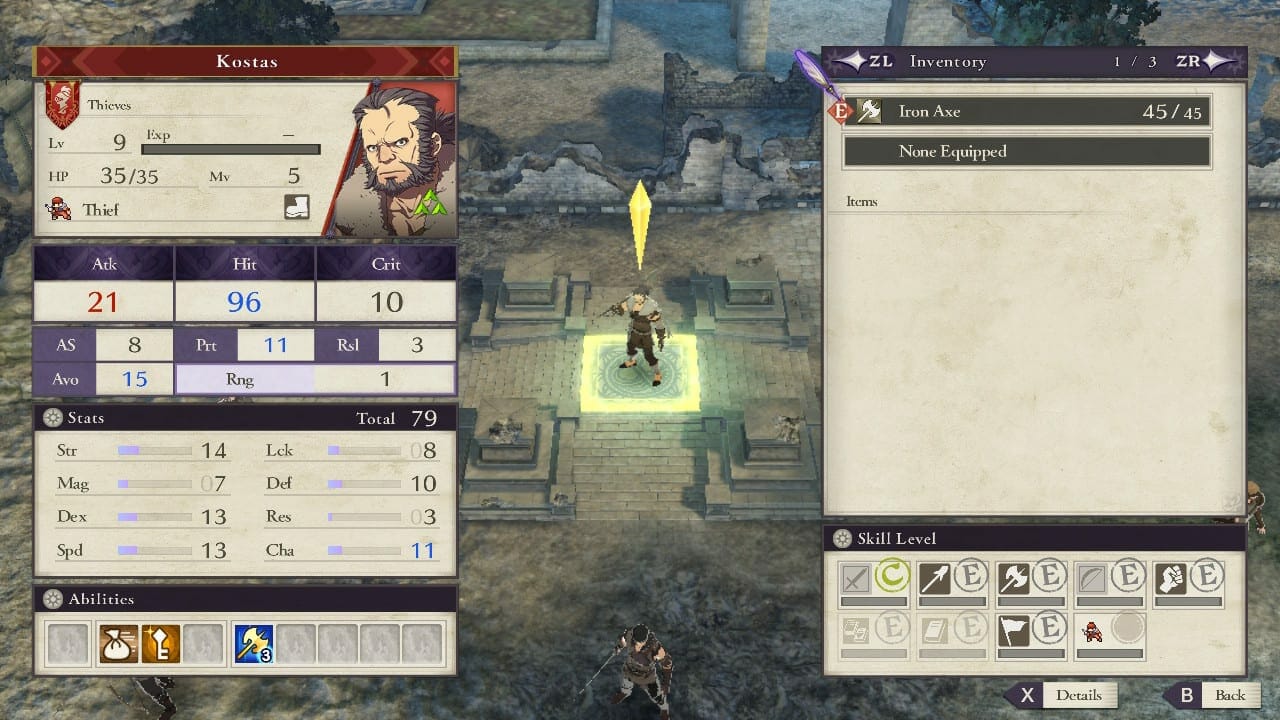The height and width of the screenshot is (720, 1280).
Task: Choose the None Equipped slot
Action: pos(1027,152)
